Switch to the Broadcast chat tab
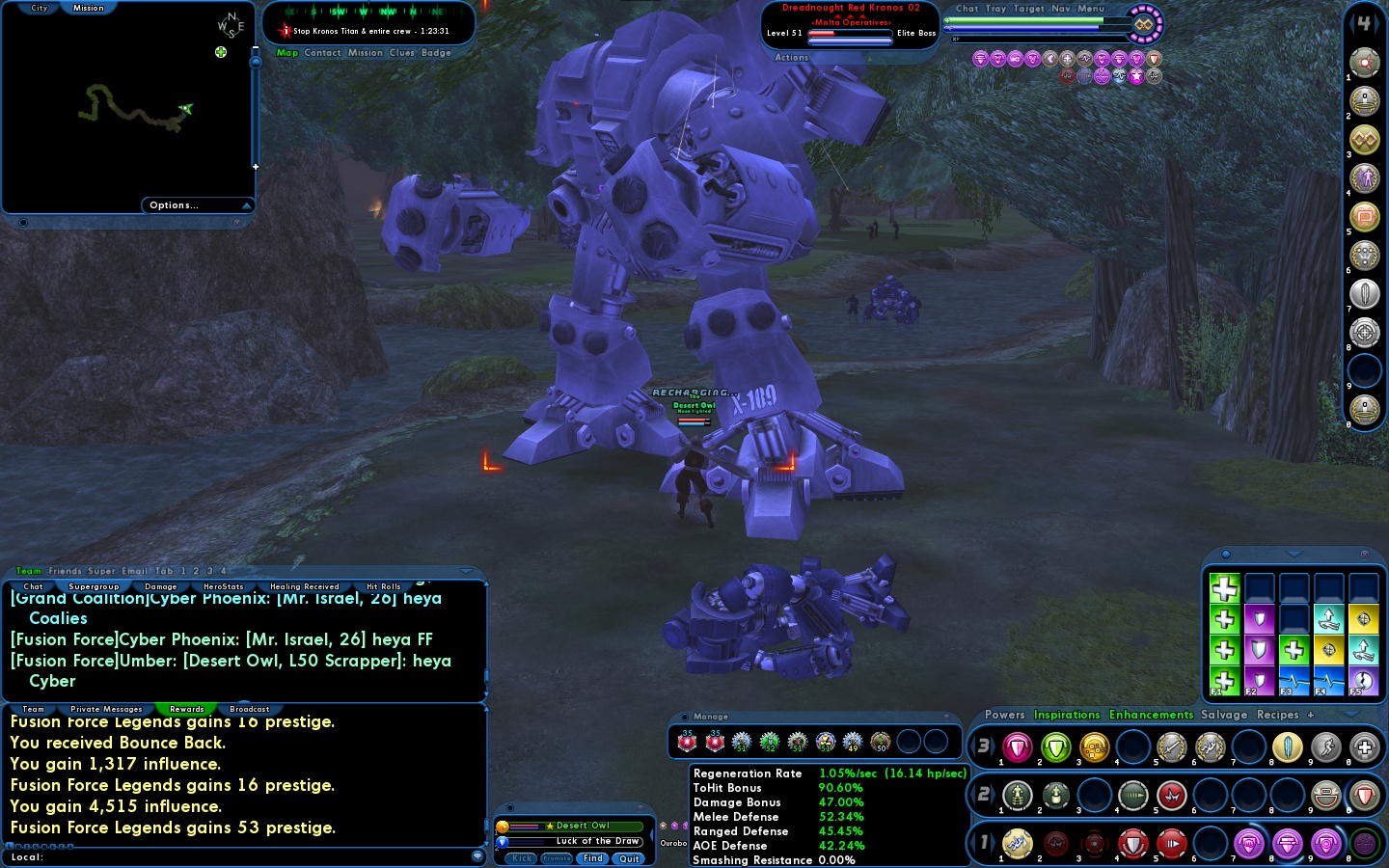 click(x=249, y=709)
